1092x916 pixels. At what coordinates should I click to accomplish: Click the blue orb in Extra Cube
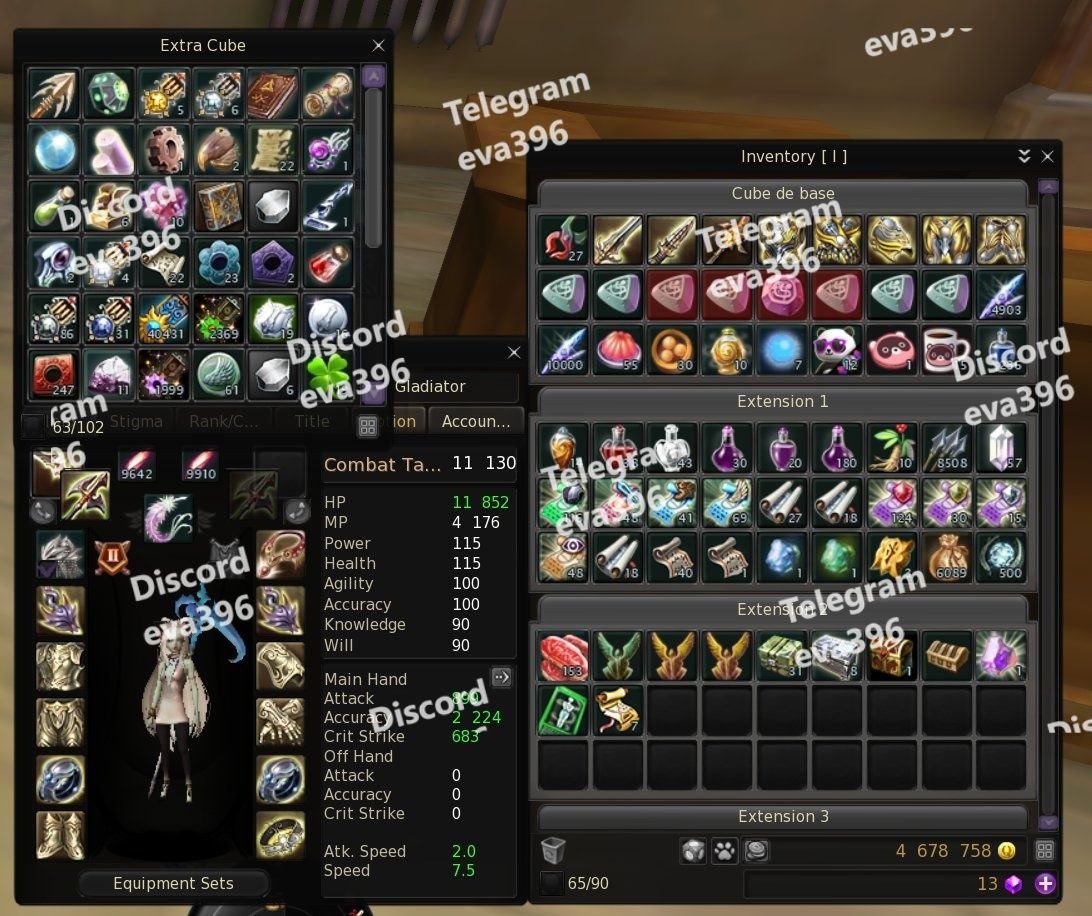coord(54,149)
